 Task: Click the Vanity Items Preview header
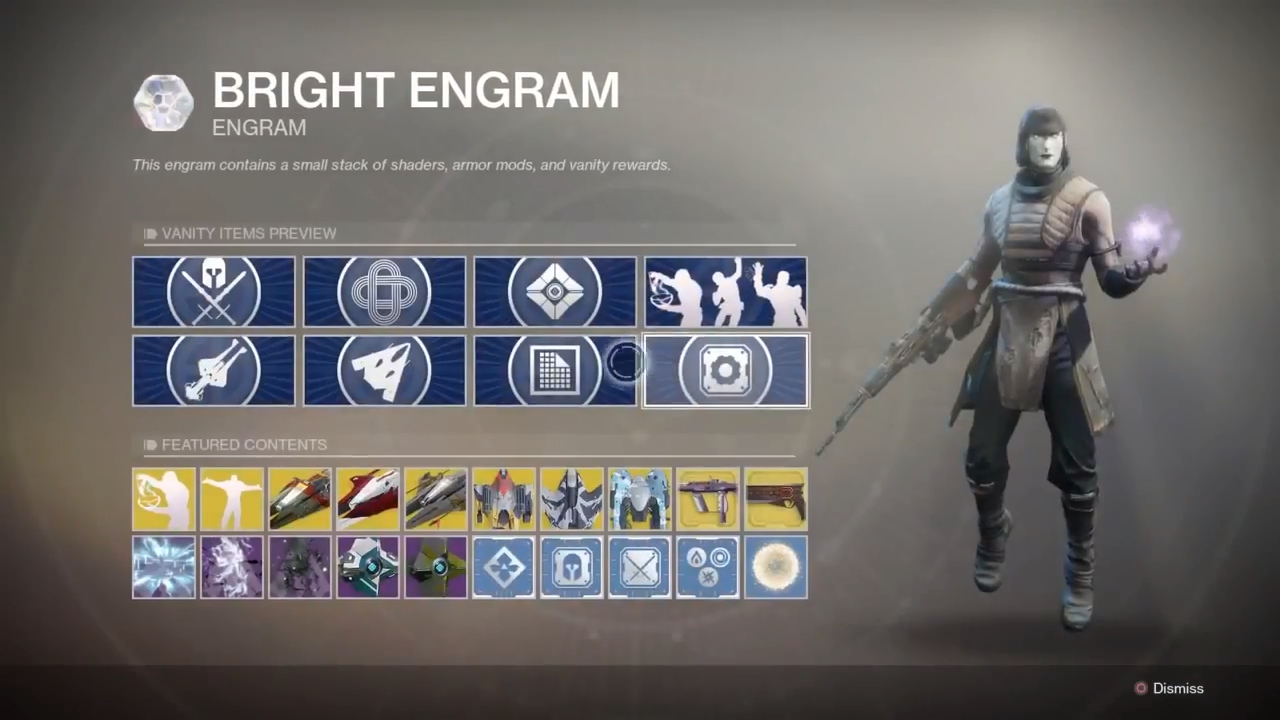pos(248,233)
